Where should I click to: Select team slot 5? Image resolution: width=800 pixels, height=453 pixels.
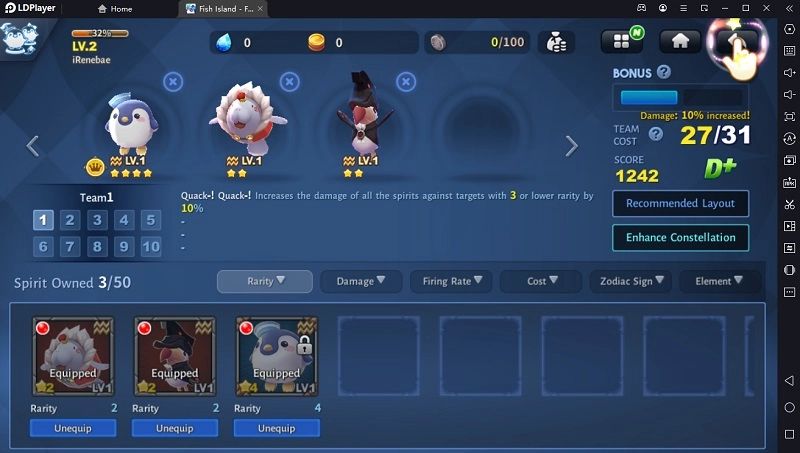point(151,220)
